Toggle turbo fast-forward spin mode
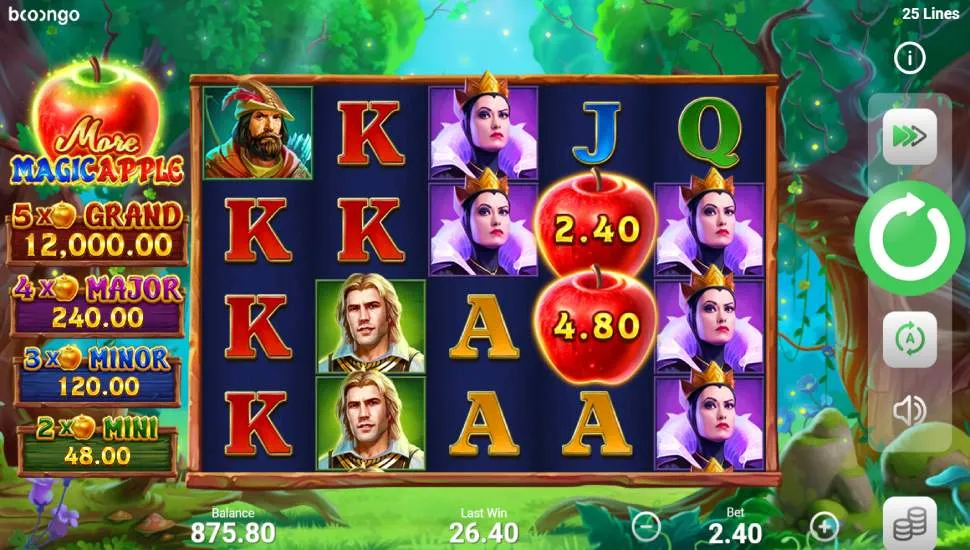 pos(909,138)
